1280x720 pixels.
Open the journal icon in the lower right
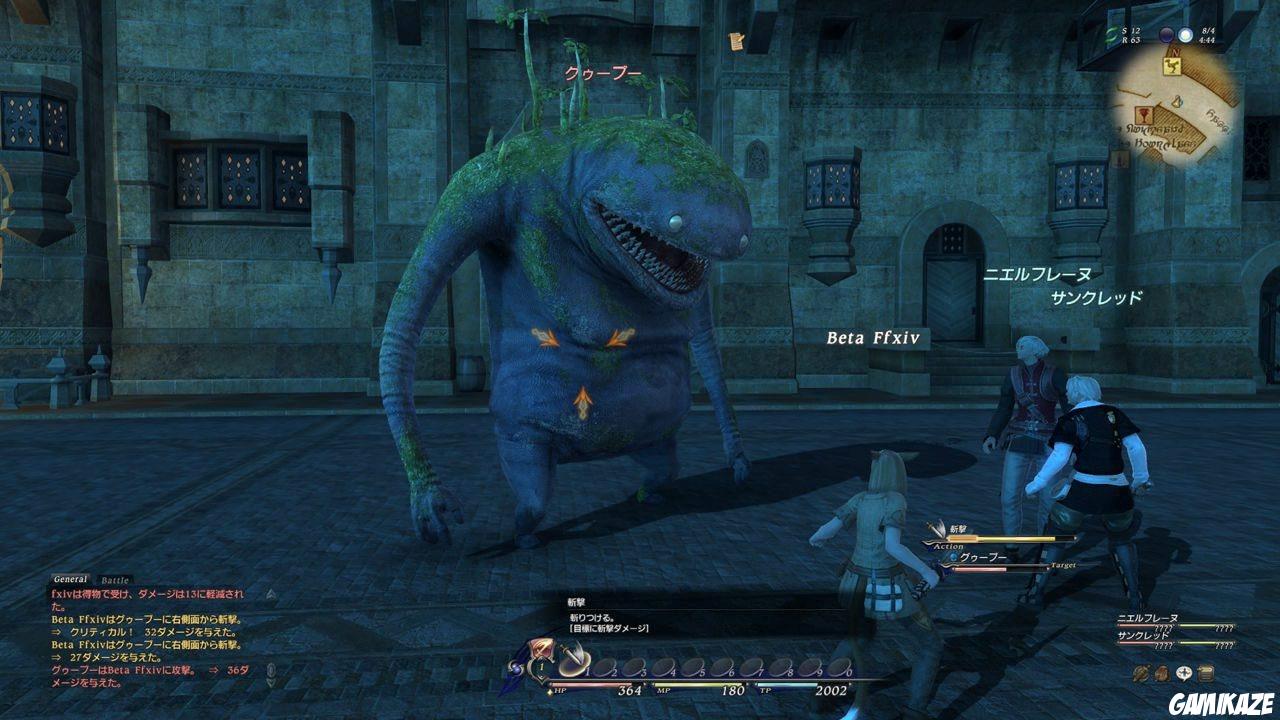[1205, 673]
